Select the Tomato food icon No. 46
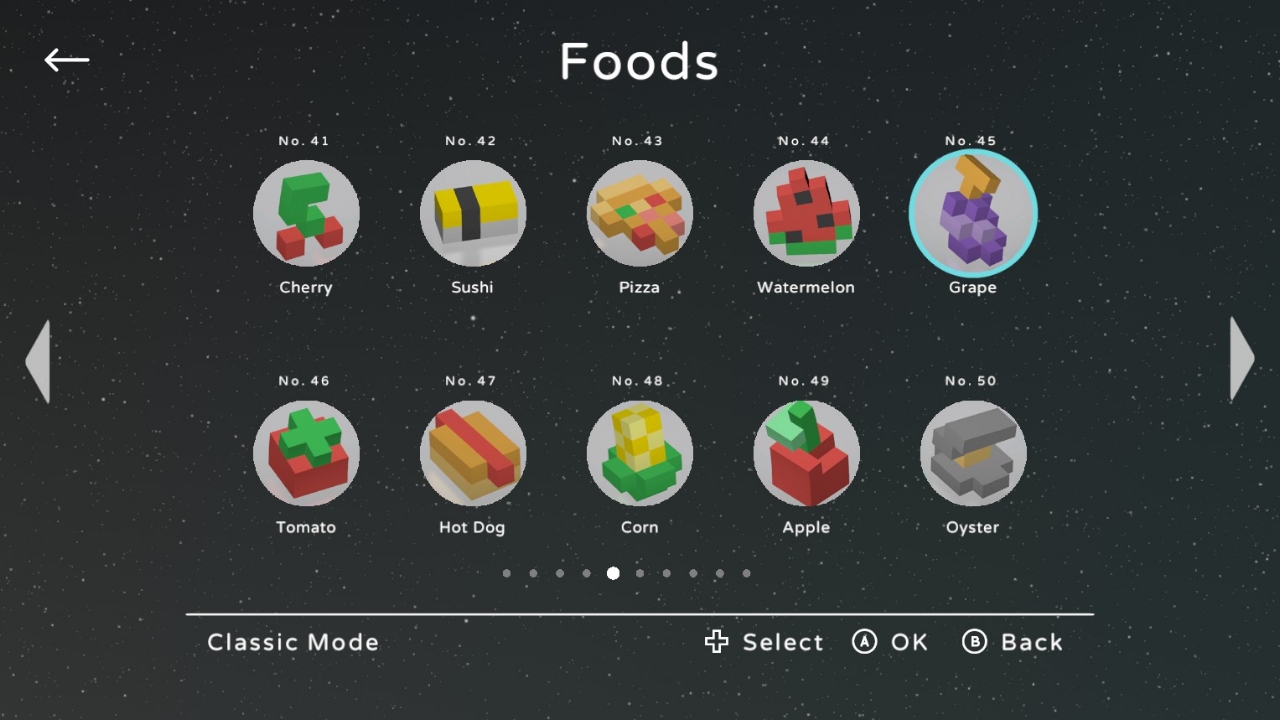The image size is (1280, 720). point(306,453)
